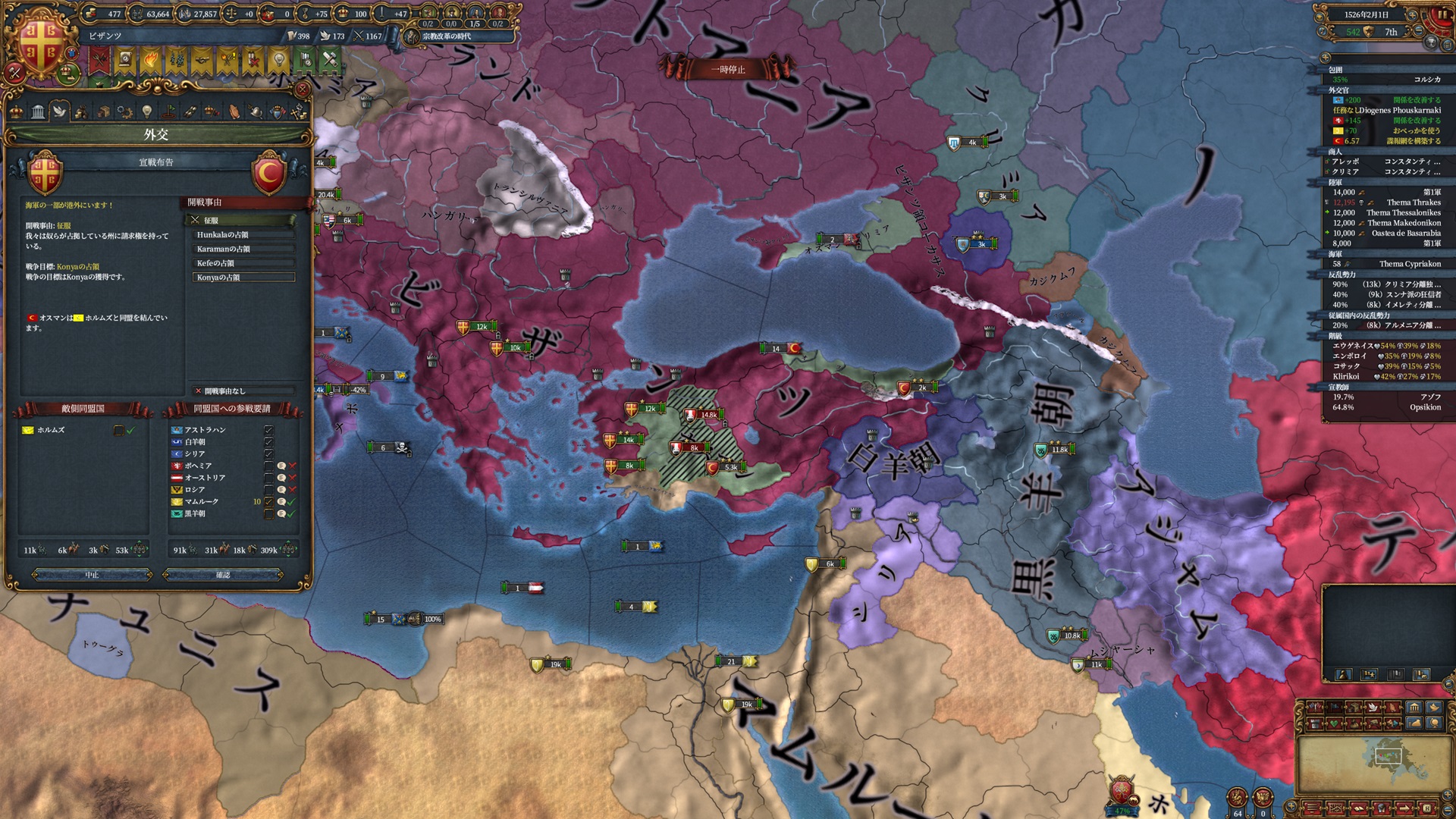The height and width of the screenshot is (819, 1456).
Task: Open the diplomacy dove tab icon
Action: (x=60, y=111)
